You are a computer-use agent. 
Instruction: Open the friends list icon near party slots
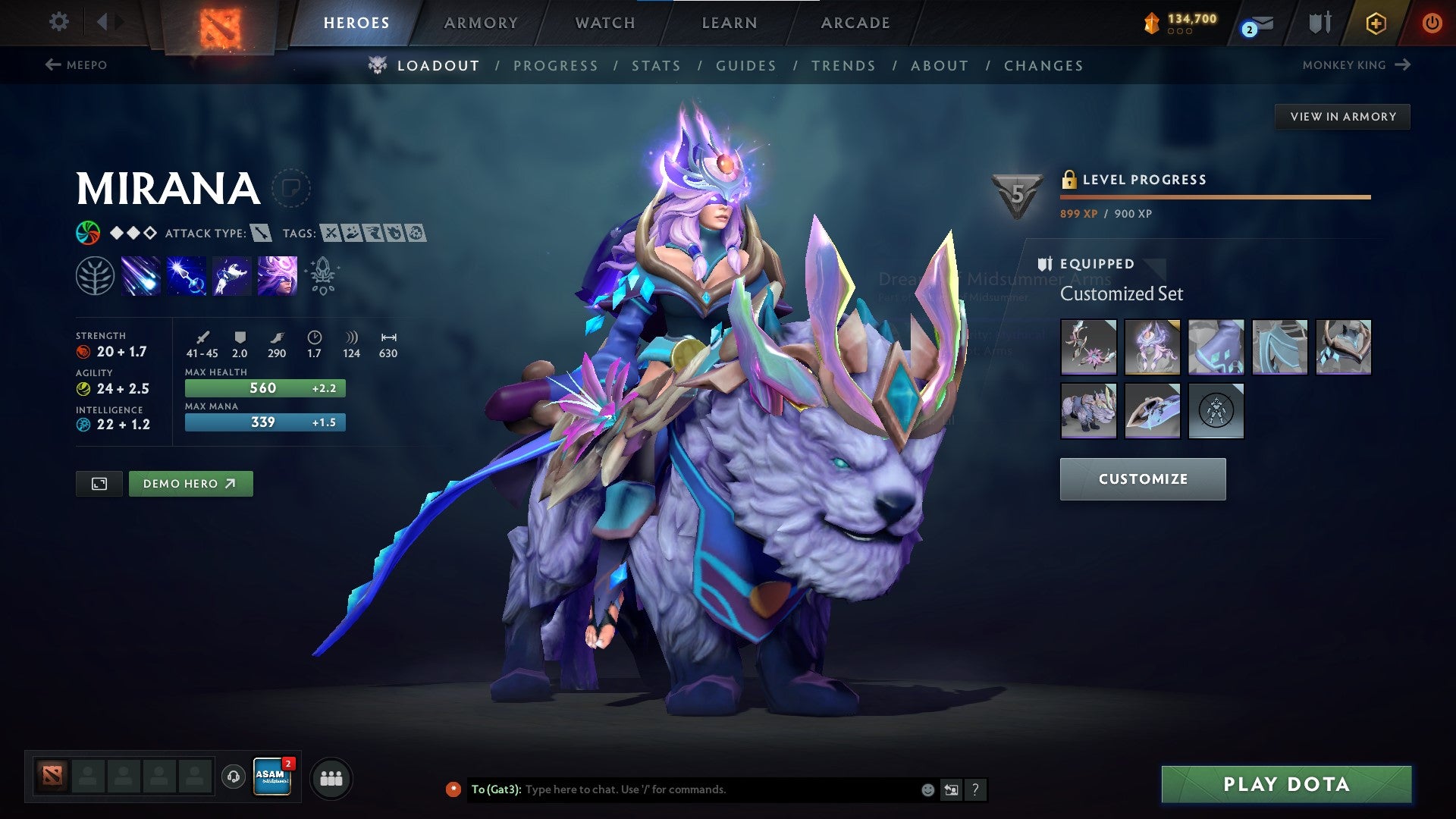pyautogui.click(x=331, y=777)
